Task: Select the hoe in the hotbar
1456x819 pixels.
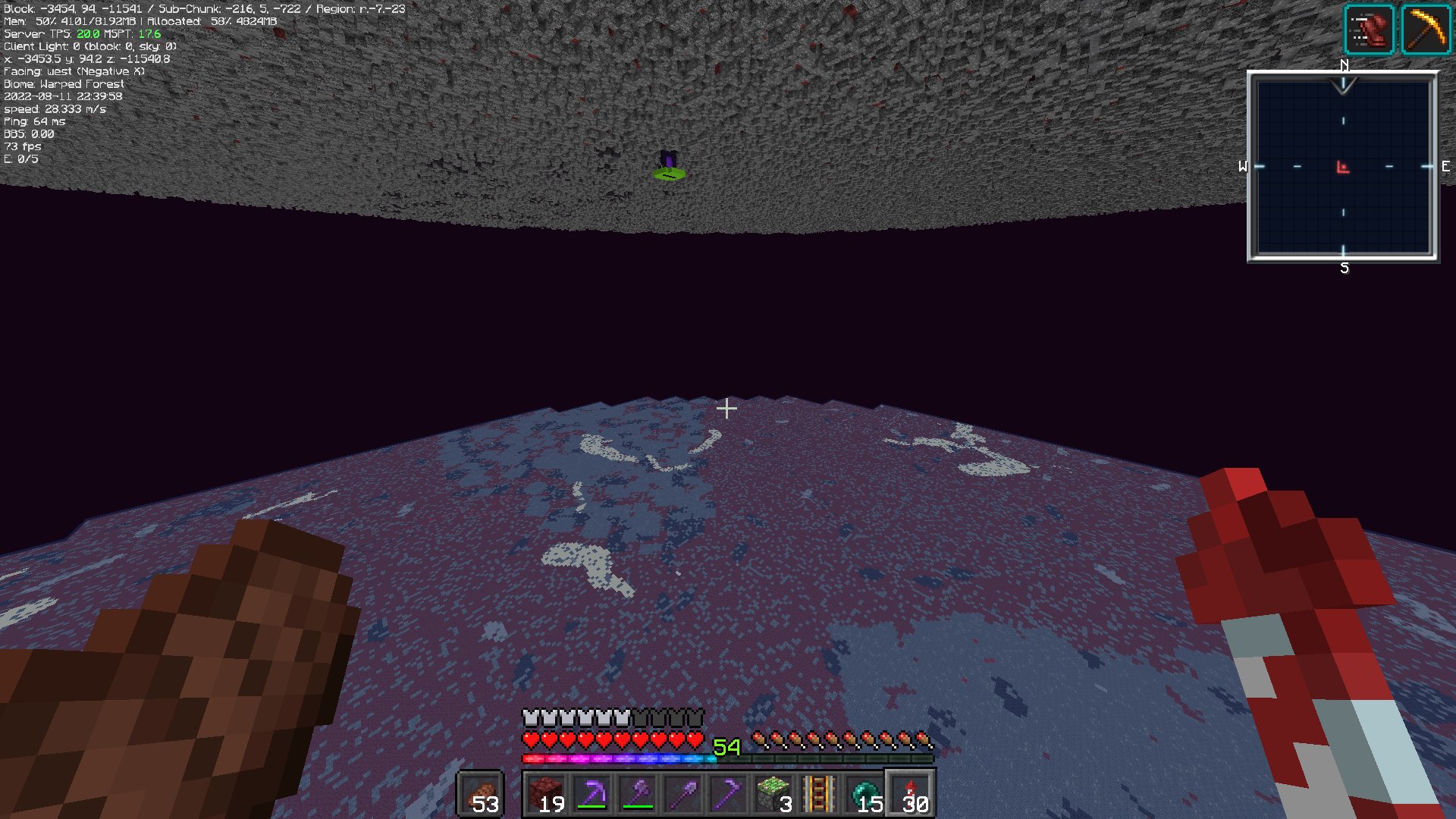Action: [726, 792]
